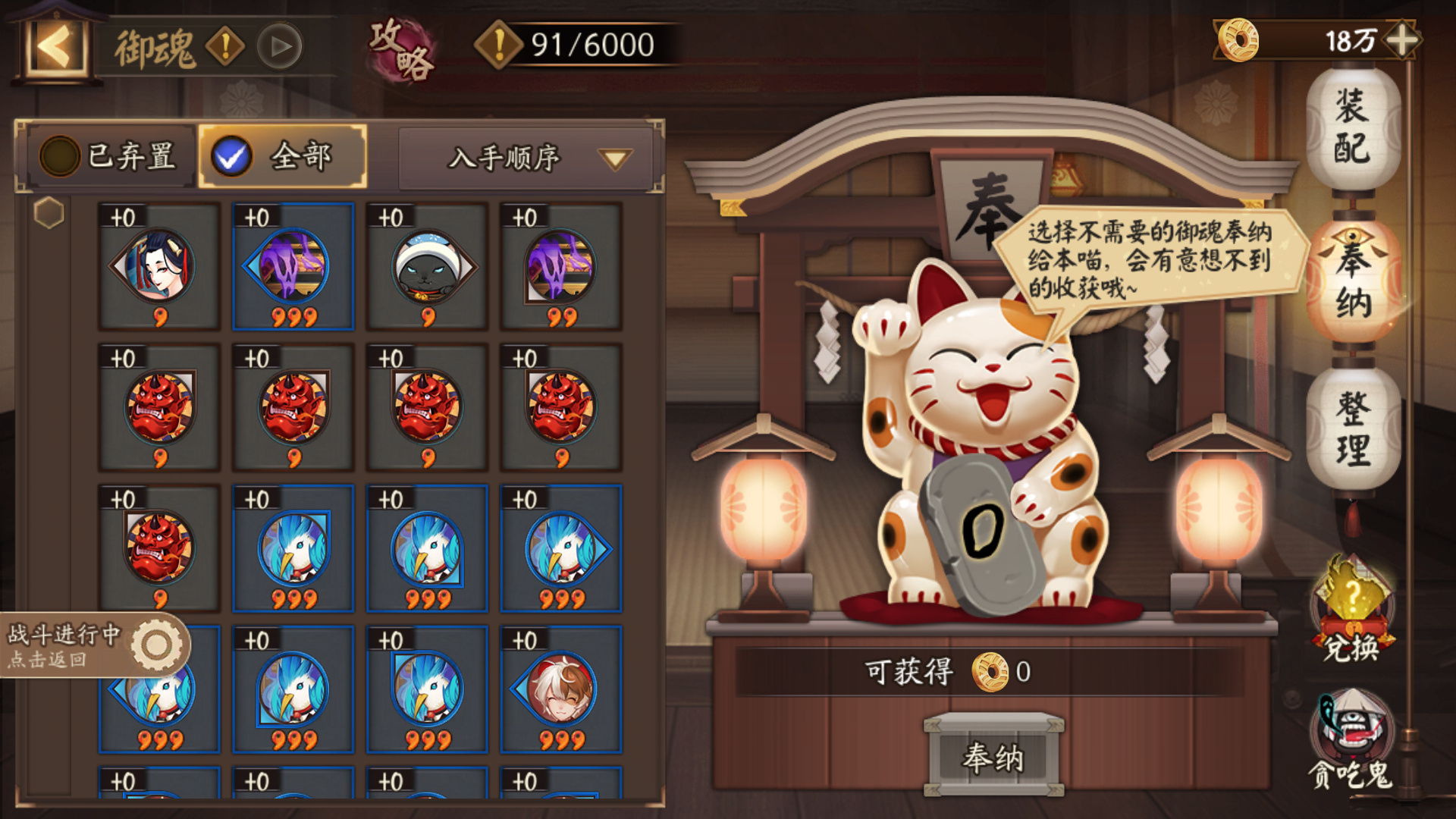Expand the hexagon filter above the soul grid
Viewport: 1456px width, 819px height.
point(49,212)
